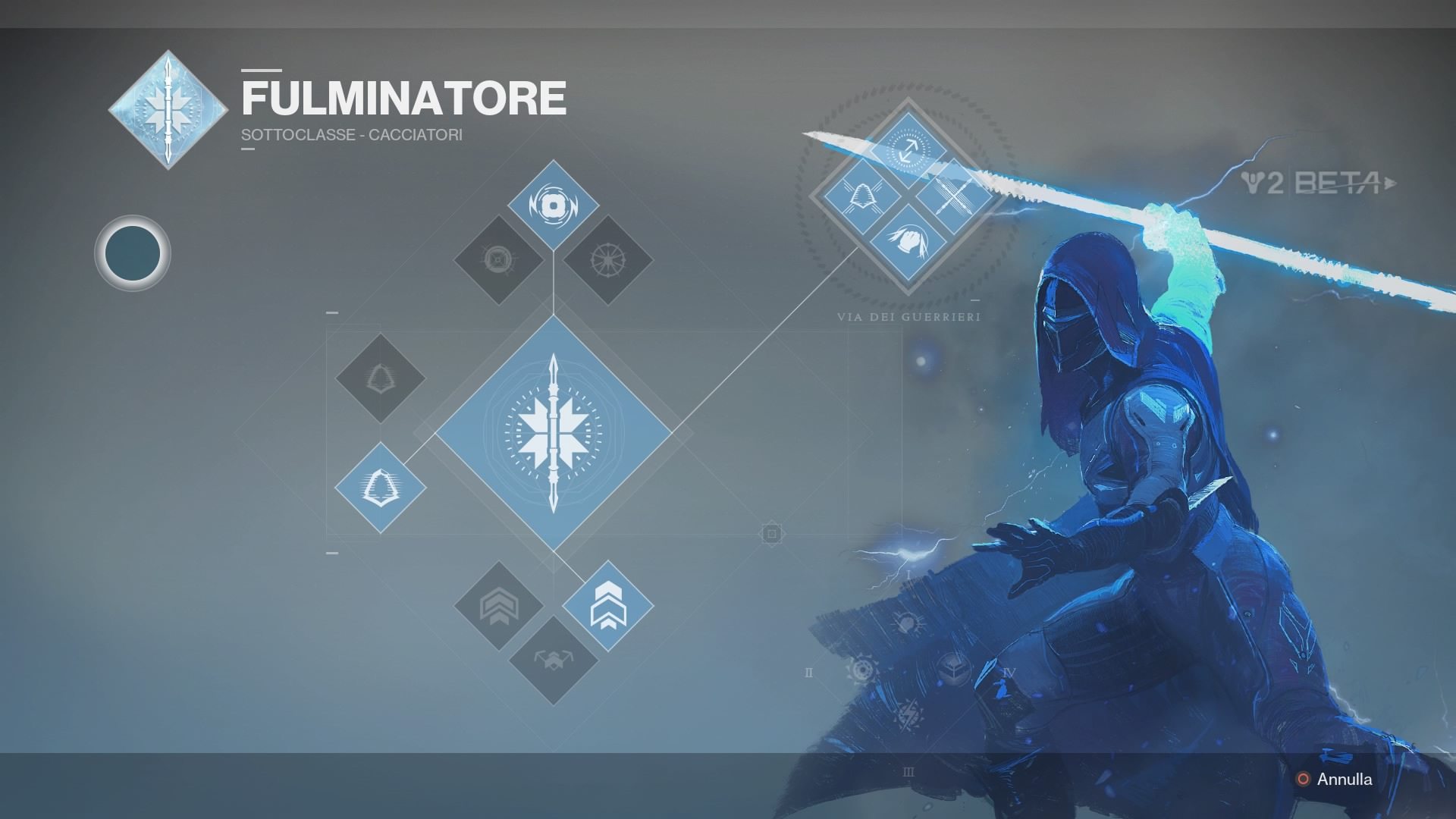Select the hooded-head node in Via dei Guerrieri
The height and width of the screenshot is (819, 1456).
click(908, 243)
